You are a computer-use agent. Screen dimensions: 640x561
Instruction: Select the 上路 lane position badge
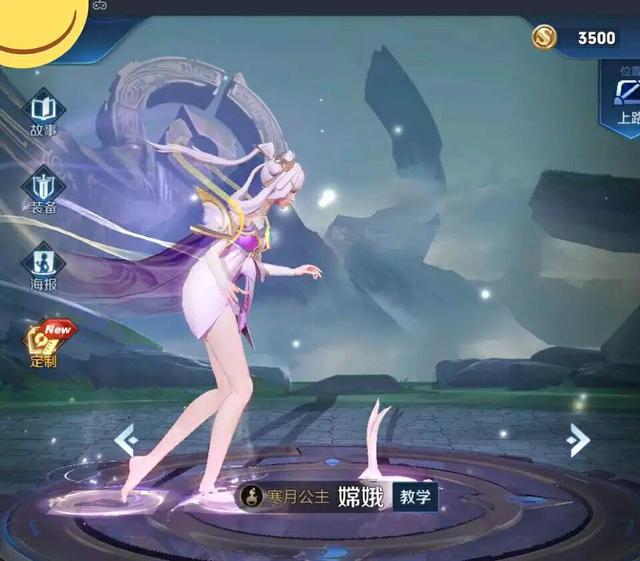pos(624,100)
